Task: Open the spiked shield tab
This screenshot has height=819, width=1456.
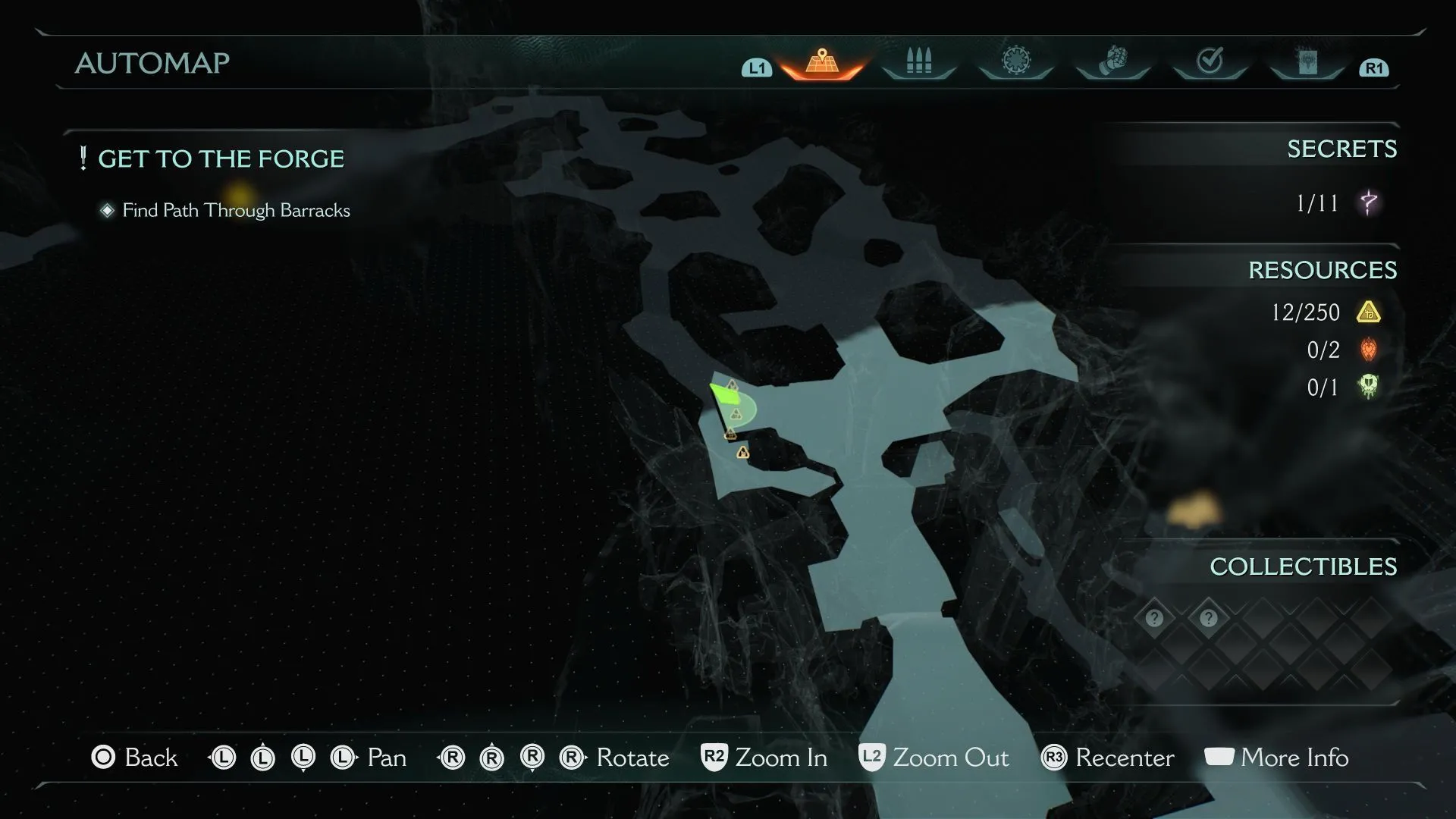Action: 1015,61
